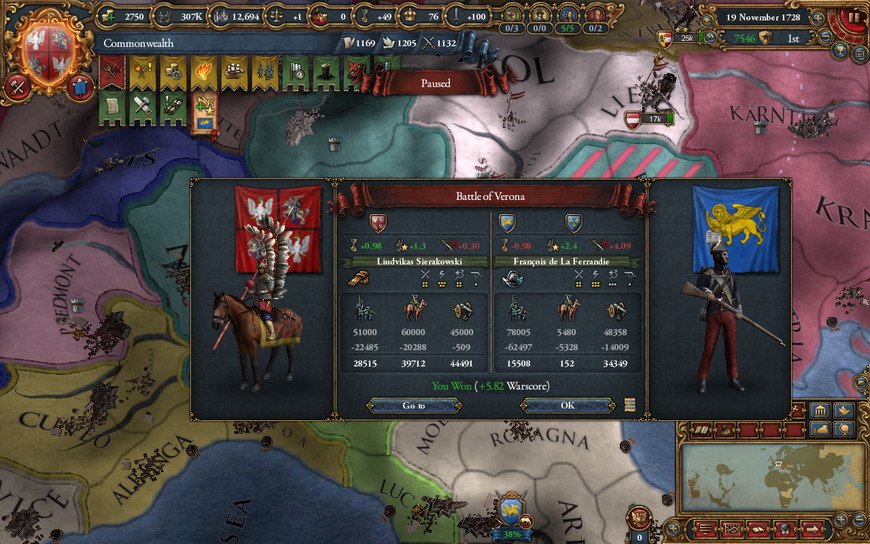Open the production interface with the hammer button

tap(19, 87)
